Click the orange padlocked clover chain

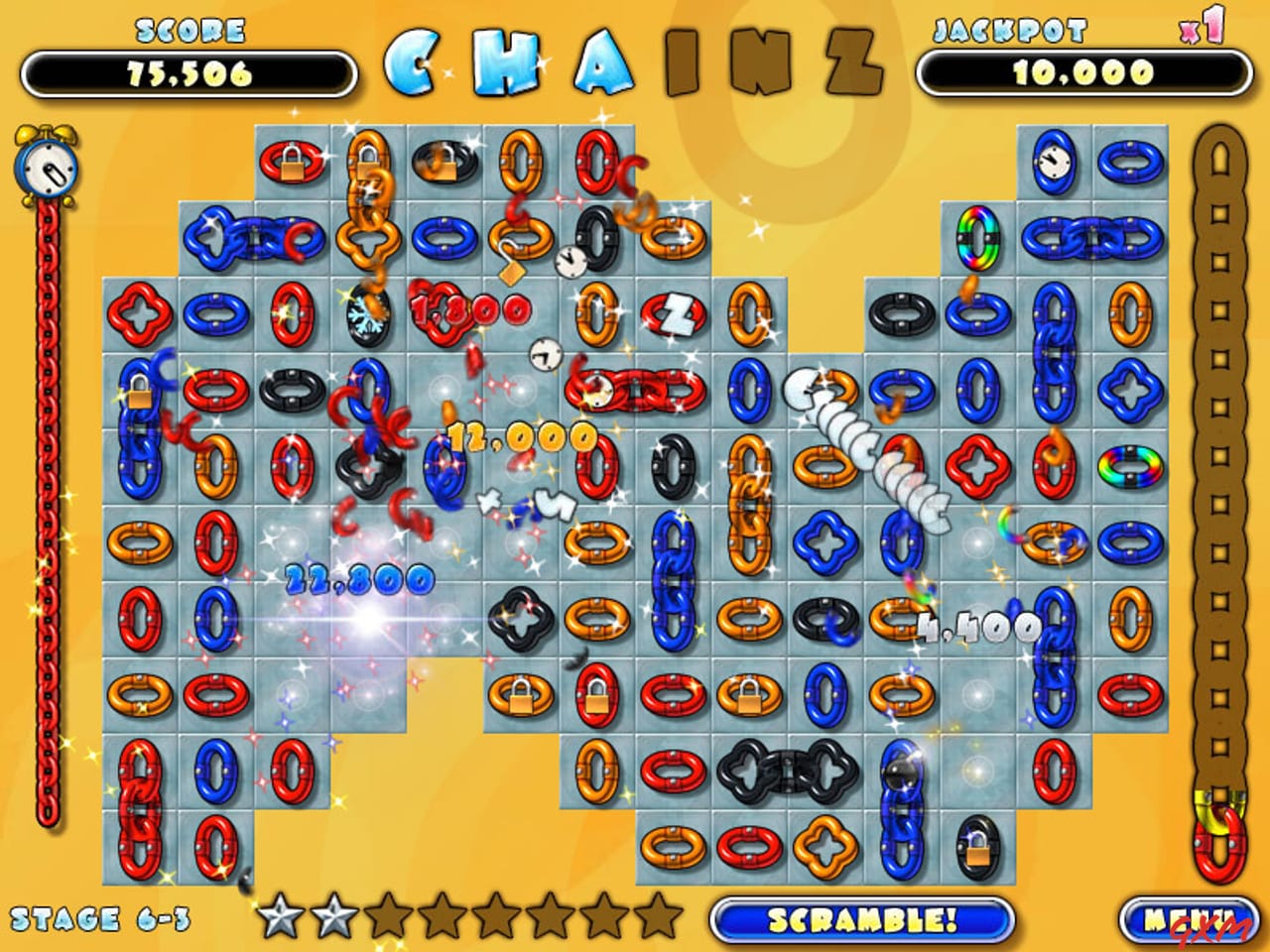click(367, 198)
